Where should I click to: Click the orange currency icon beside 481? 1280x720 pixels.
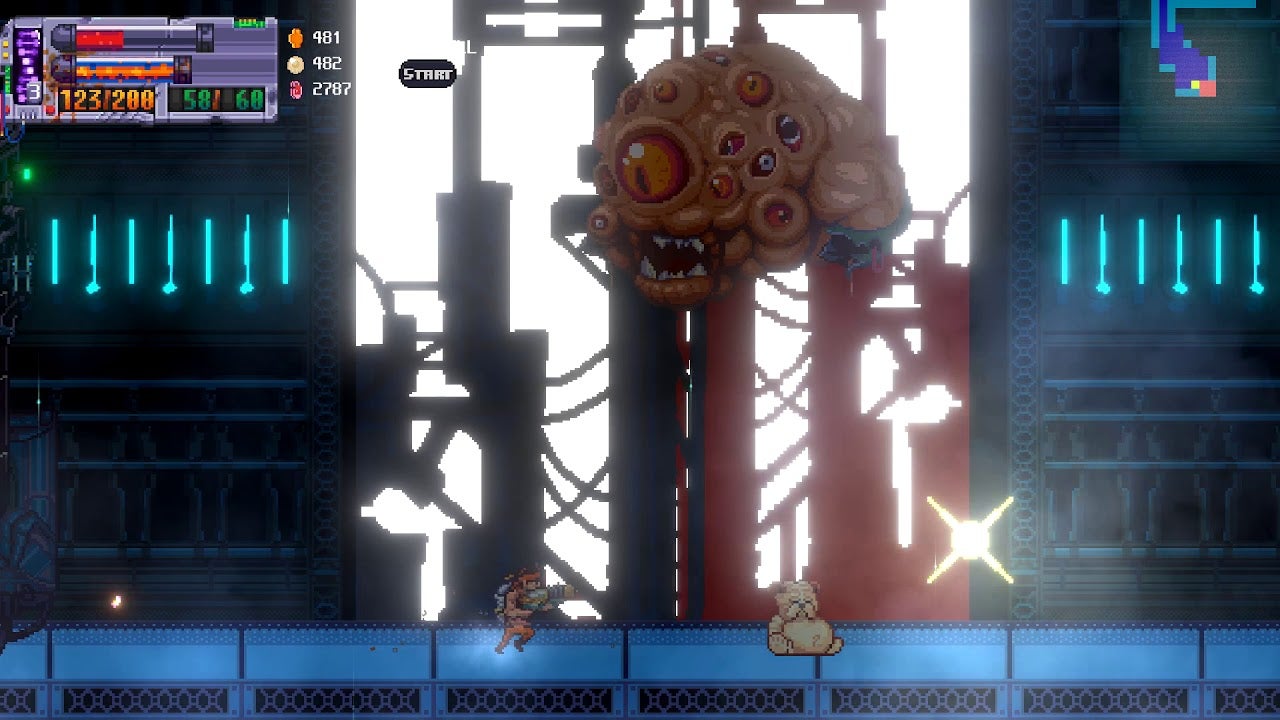coord(295,38)
